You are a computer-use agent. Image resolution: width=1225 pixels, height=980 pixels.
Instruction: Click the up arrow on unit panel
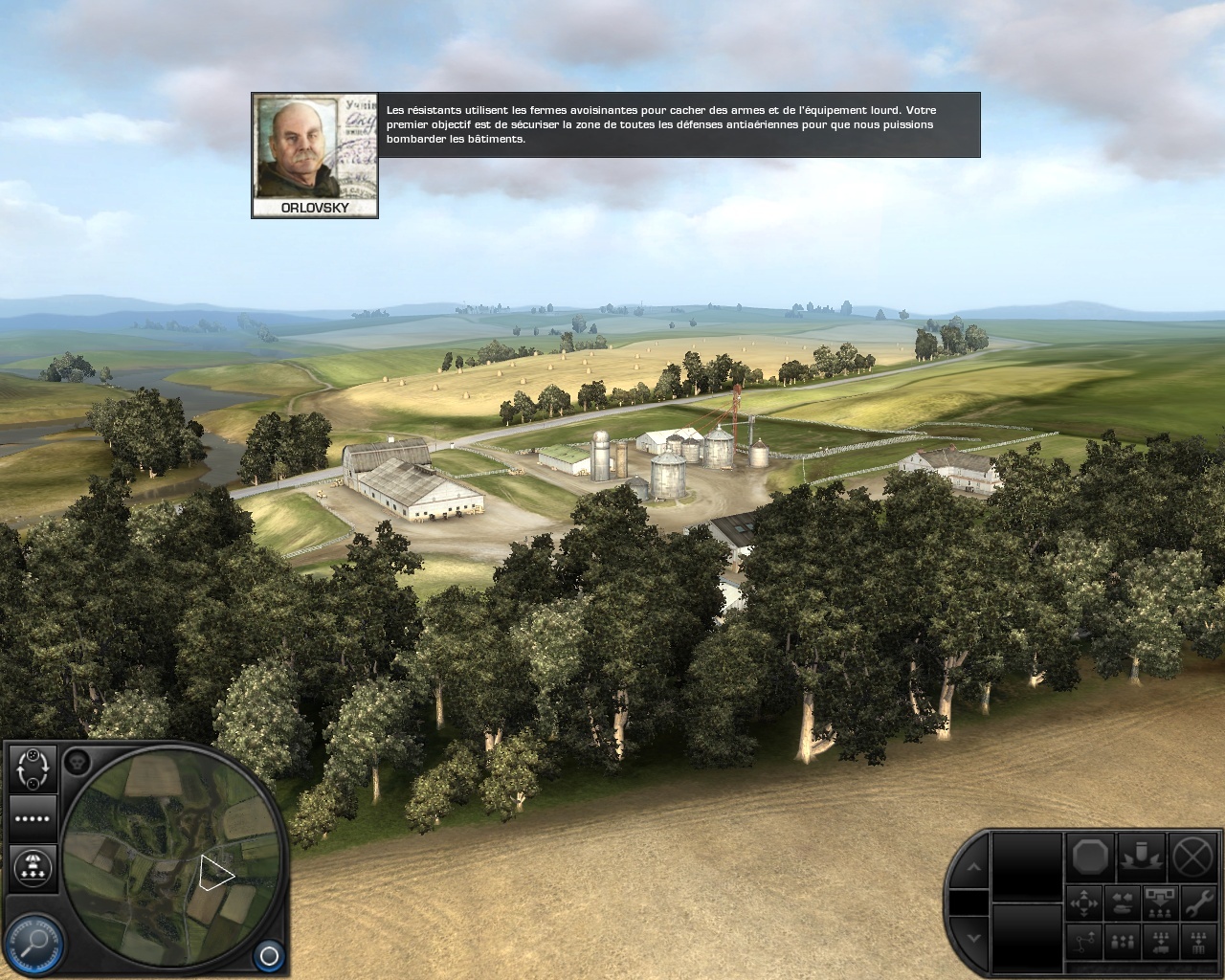coord(973,867)
